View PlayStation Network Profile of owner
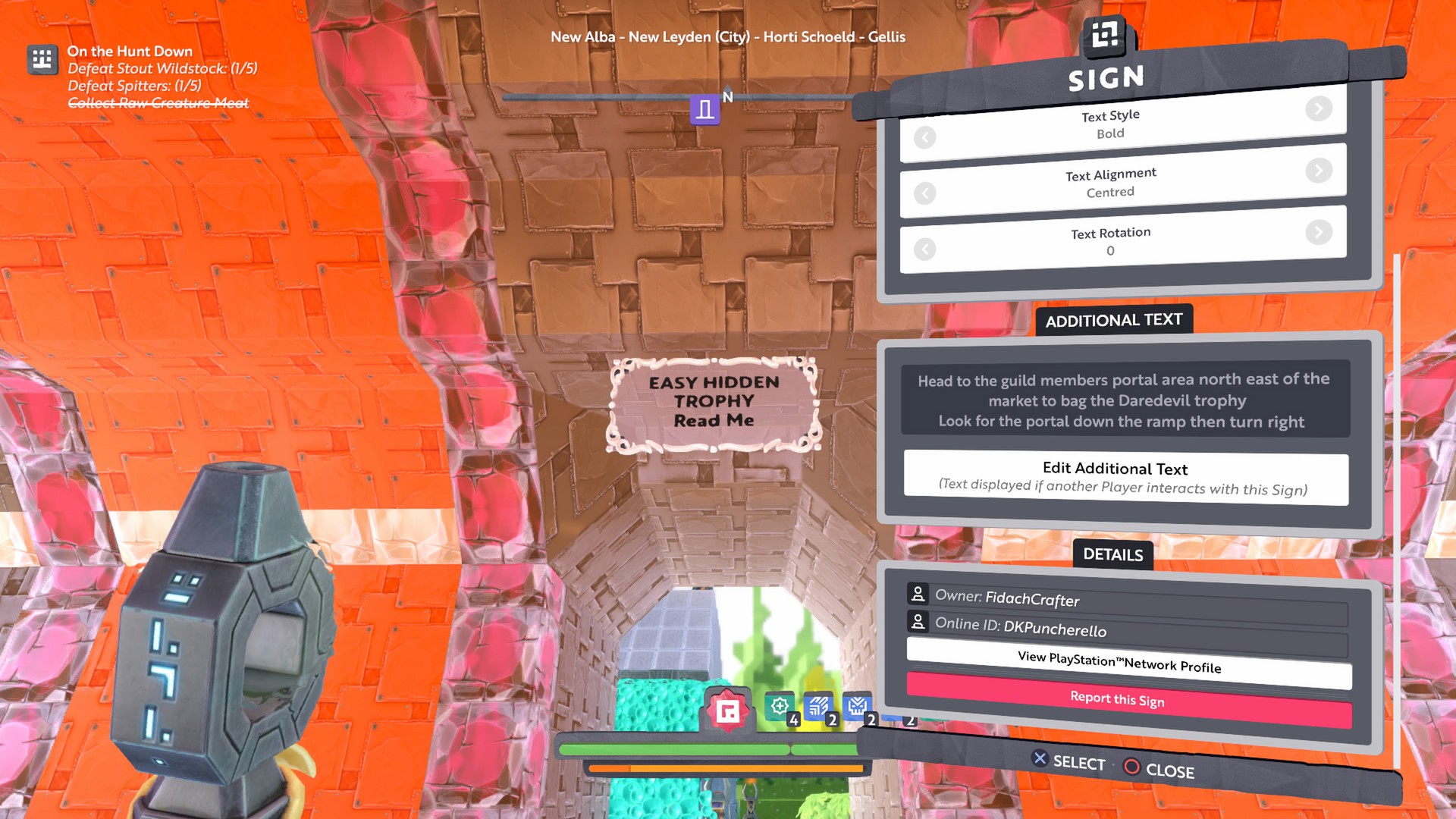This screenshot has height=819, width=1456. [1128, 663]
